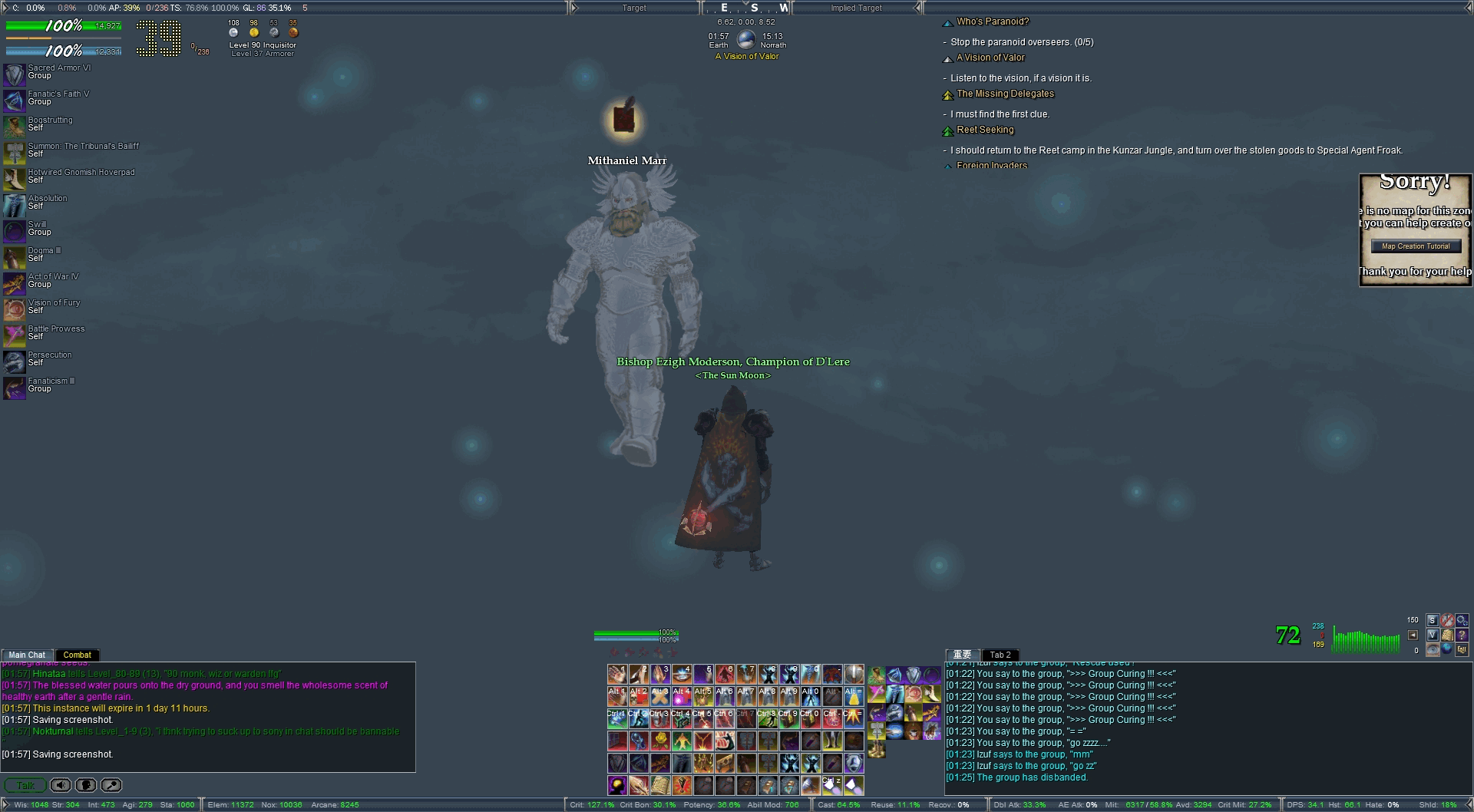Select the Reet Seeking quest entry
Image resolution: width=1474 pixels, height=812 pixels.
pos(985,130)
